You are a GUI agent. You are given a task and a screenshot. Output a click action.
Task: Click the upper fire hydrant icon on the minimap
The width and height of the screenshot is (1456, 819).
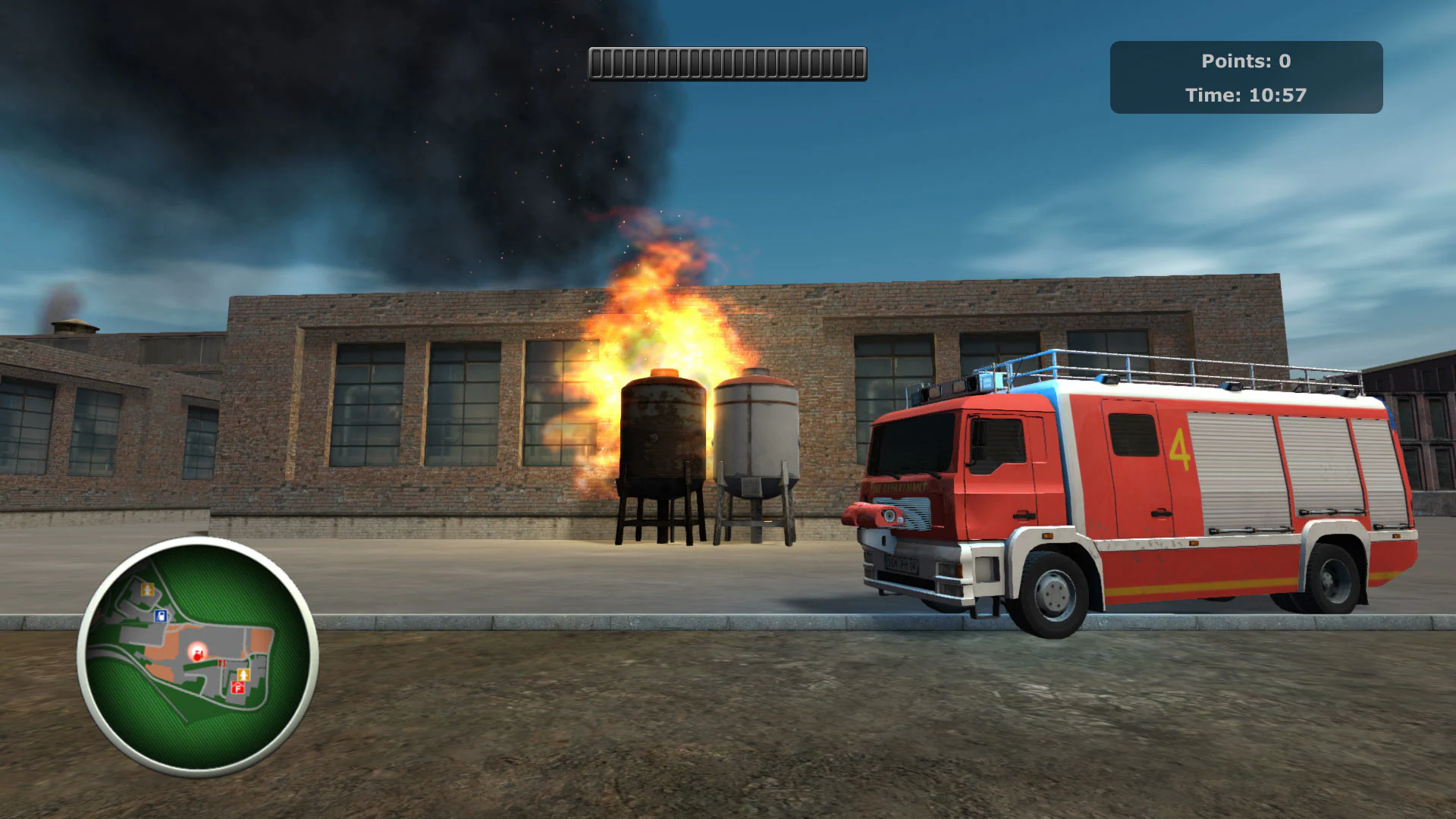point(147,590)
